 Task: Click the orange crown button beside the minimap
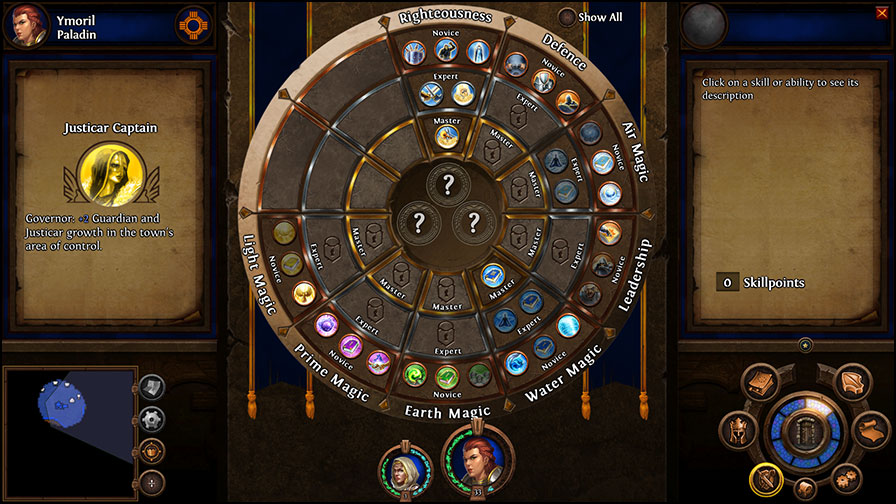tap(150, 450)
